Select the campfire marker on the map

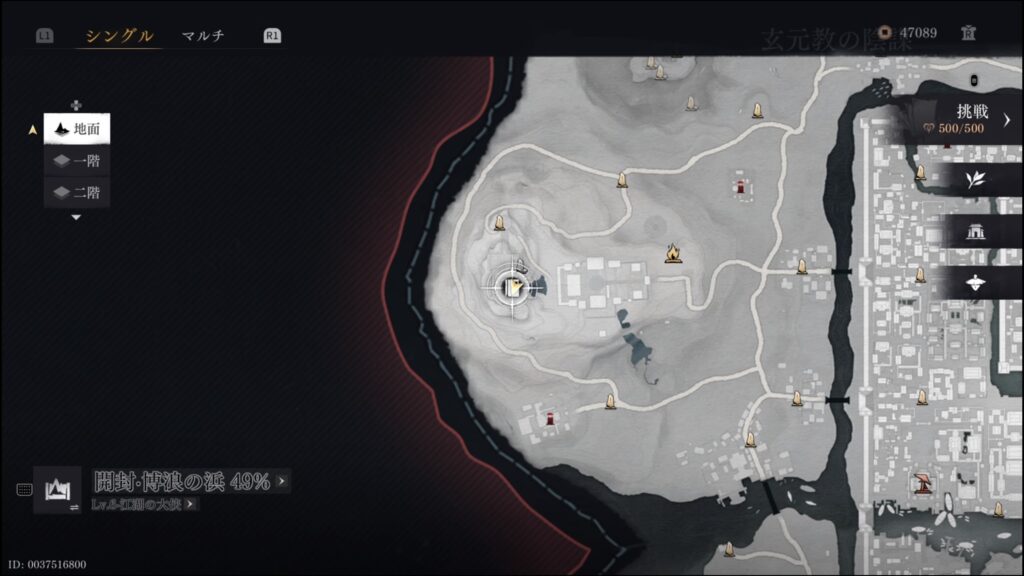coord(674,254)
